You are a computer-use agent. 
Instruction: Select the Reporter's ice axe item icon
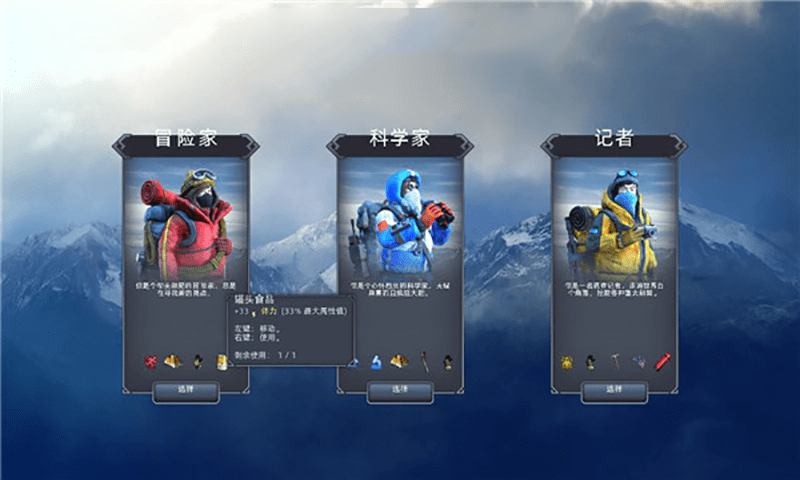pyautogui.click(x=616, y=361)
